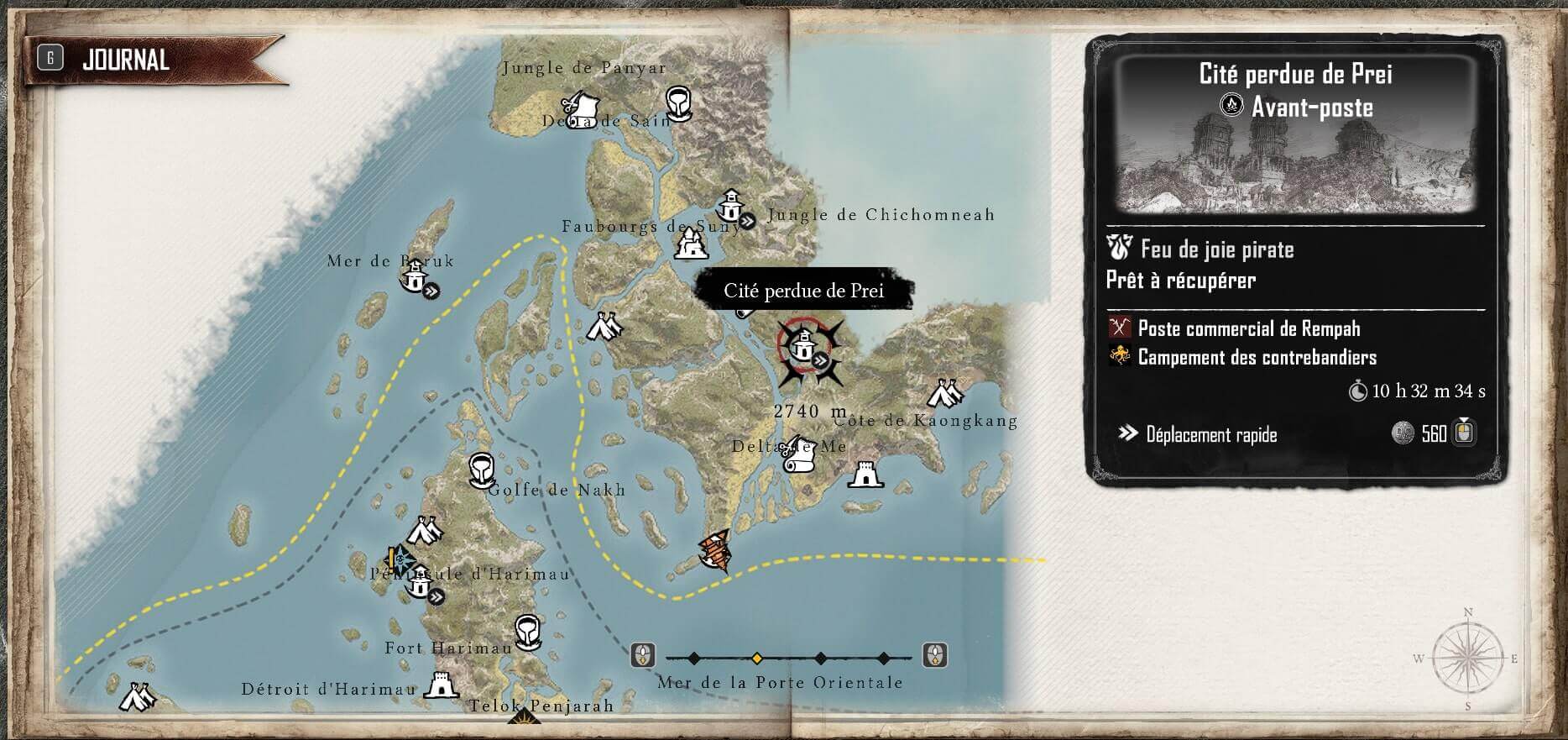Click the compass rose on the page
Screen dimensions: 1568x740
1467,659
